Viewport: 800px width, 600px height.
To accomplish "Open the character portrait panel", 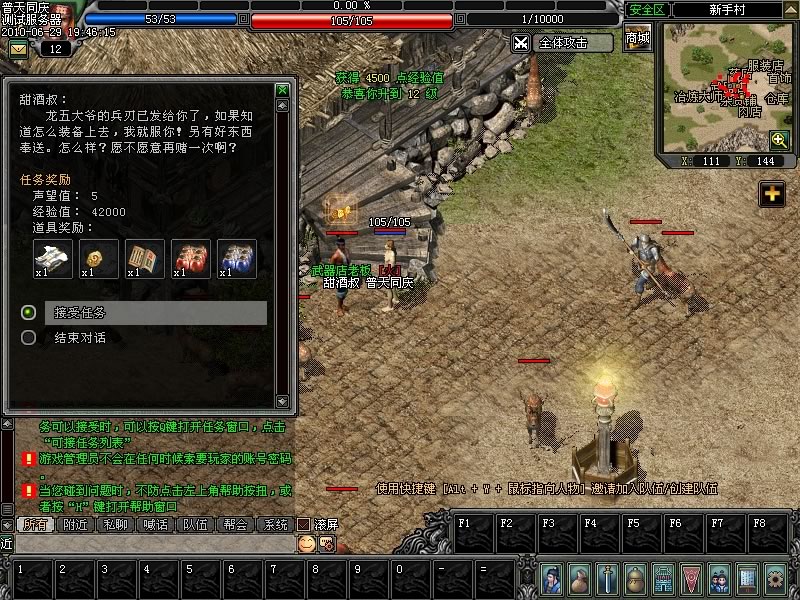I will 553,578.
